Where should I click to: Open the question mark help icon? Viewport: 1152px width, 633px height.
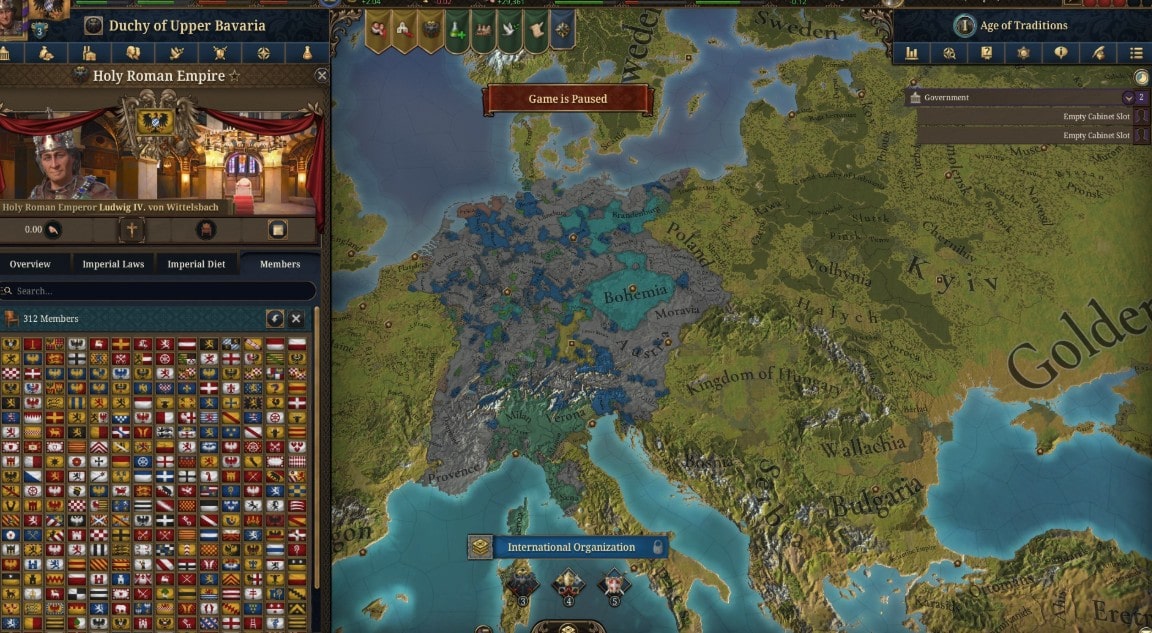[987, 53]
